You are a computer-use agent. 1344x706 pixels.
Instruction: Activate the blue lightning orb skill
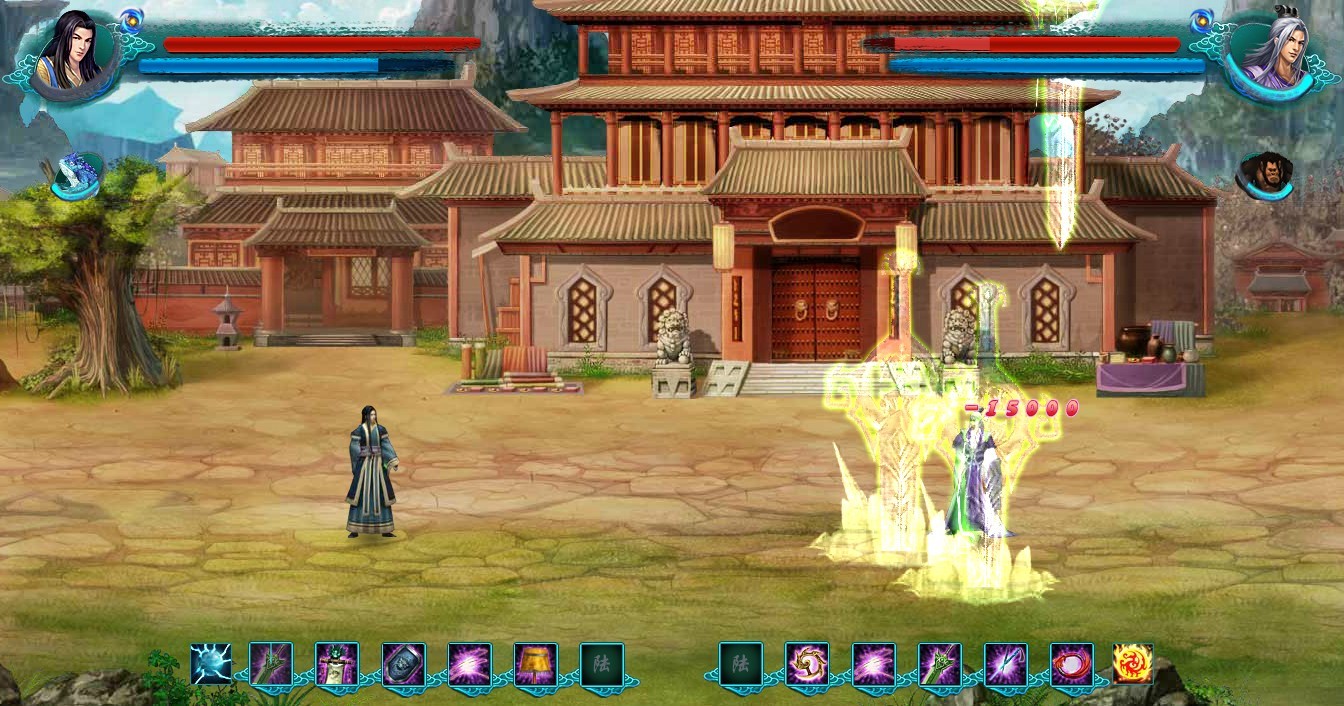(211, 664)
